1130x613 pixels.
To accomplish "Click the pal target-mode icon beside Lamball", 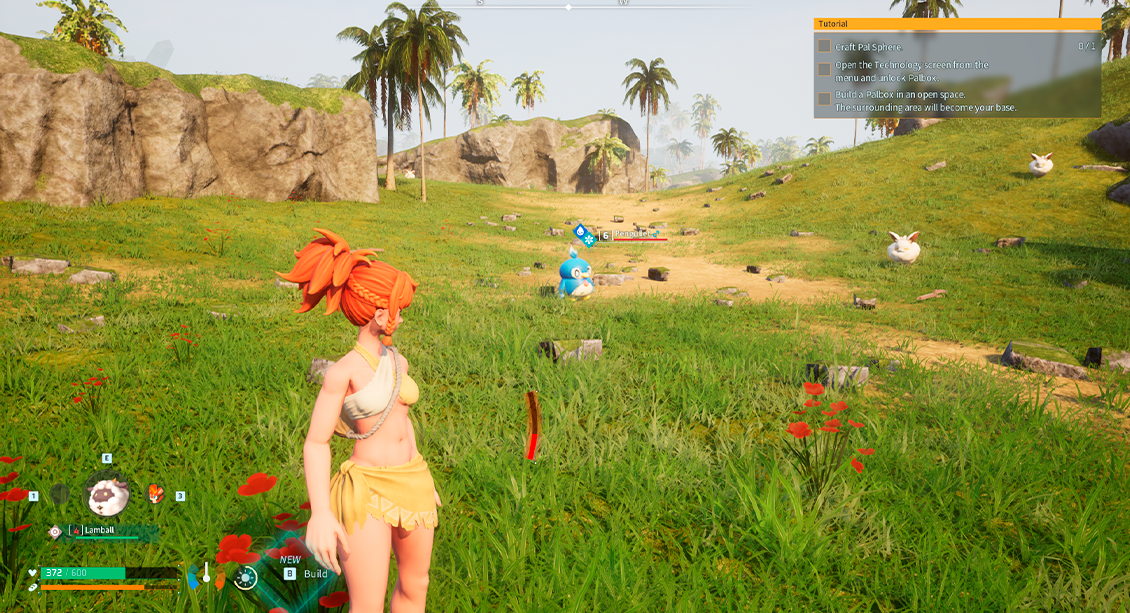I will point(55,531).
